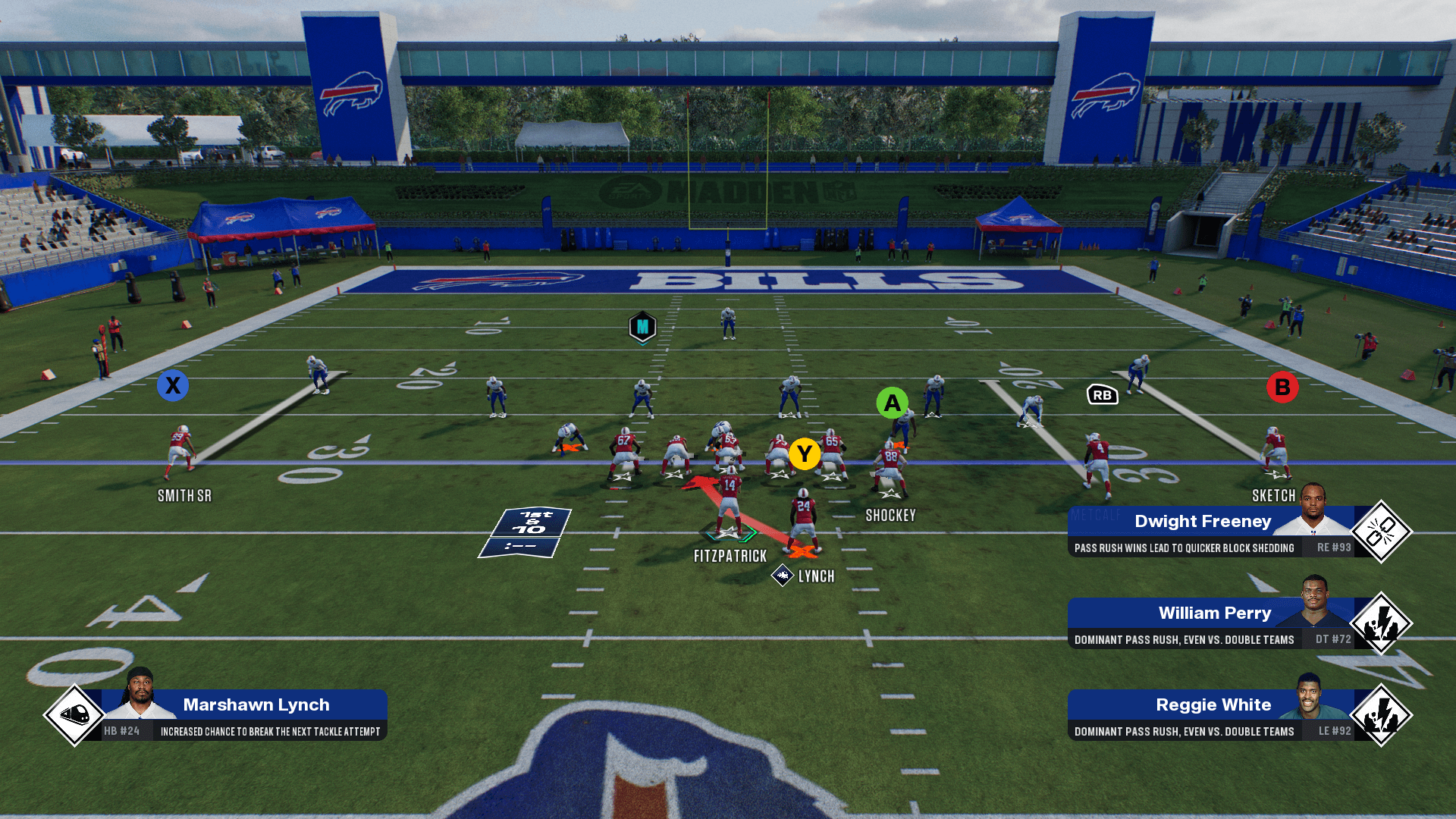Choose the SMITH SR receiver name label
1456x819 pixels.
[184, 496]
